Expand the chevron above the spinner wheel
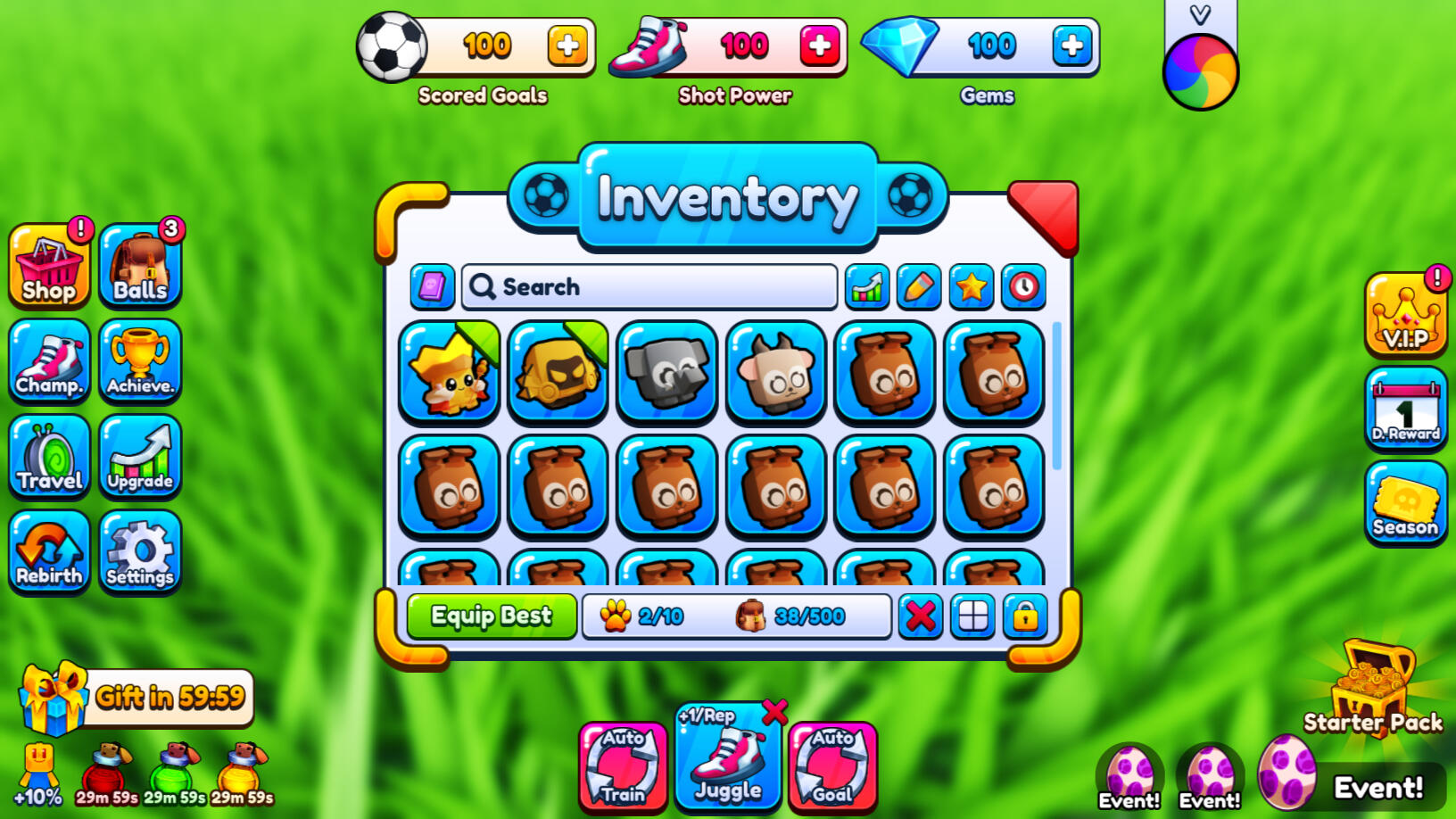This screenshot has height=819, width=1456. (x=1200, y=13)
